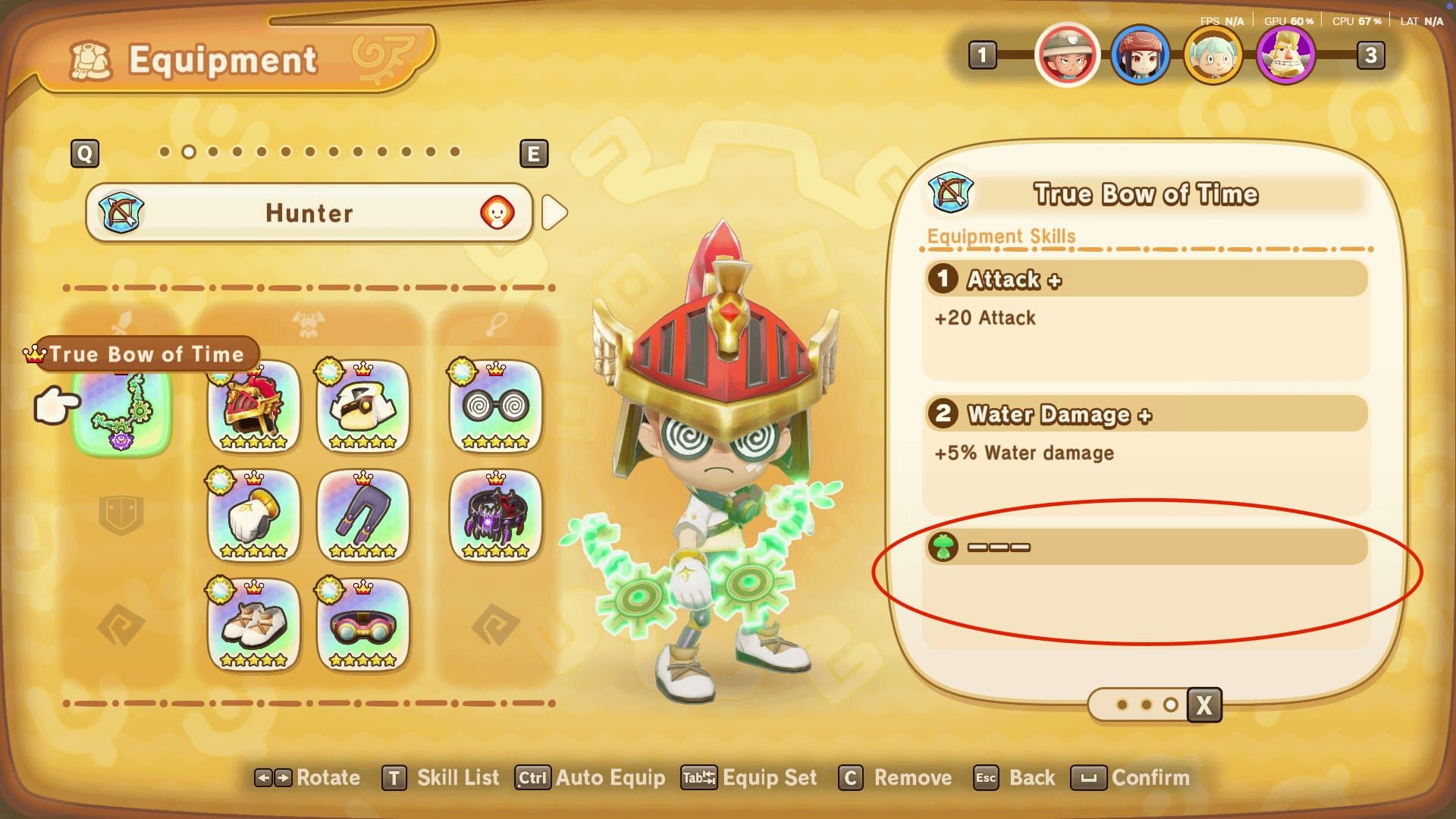Pick the white gloves equipment slot
The width and height of the screenshot is (1456, 819).
tap(253, 516)
